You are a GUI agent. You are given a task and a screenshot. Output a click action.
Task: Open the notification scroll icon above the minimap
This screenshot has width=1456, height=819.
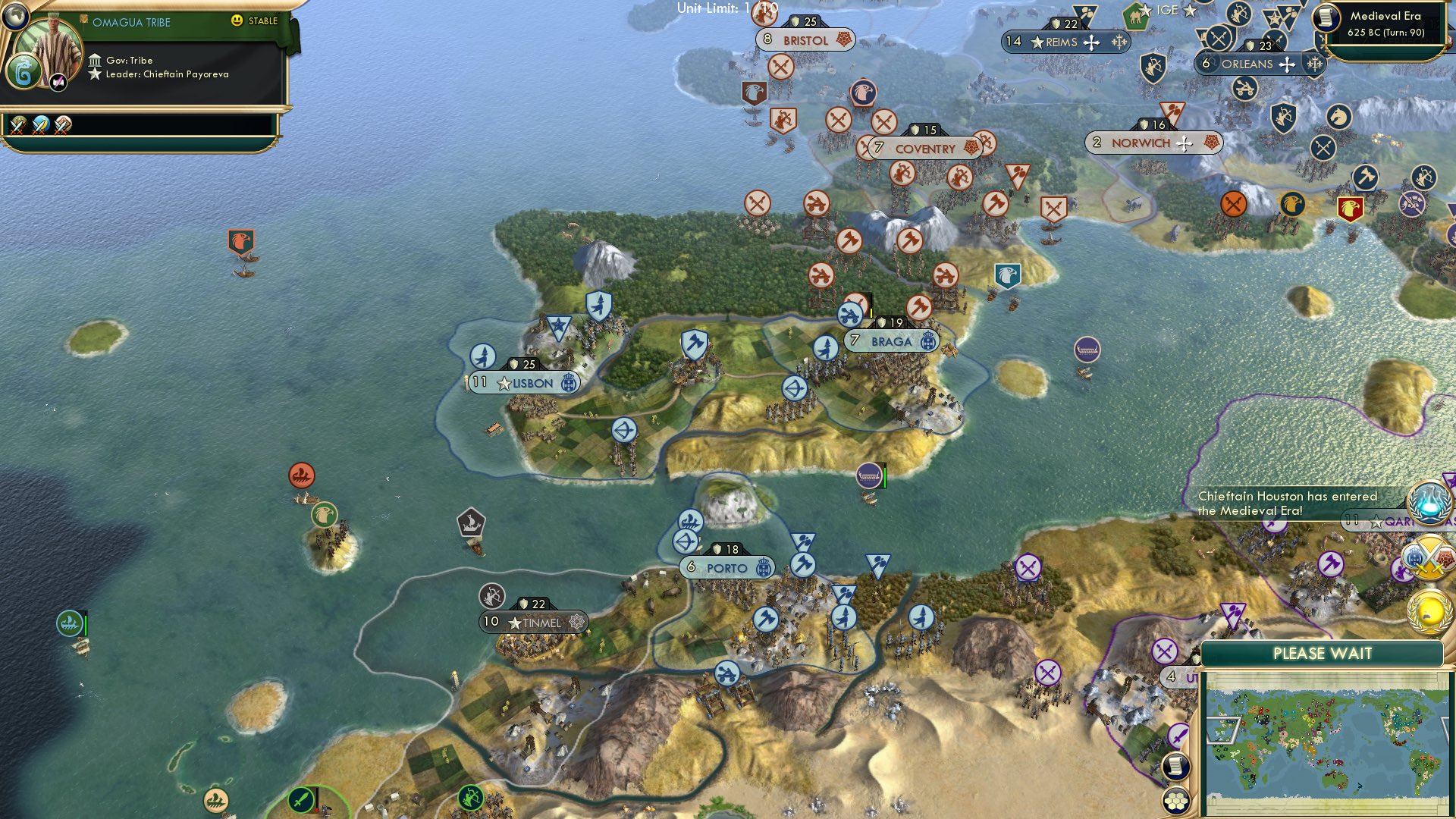point(1175,765)
